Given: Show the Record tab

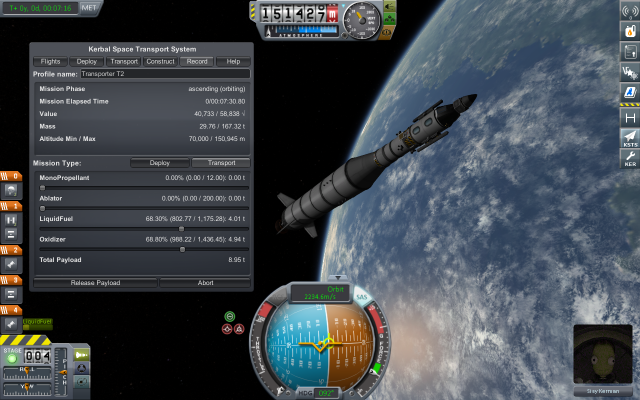Looking at the screenshot, I should [x=197, y=61].
